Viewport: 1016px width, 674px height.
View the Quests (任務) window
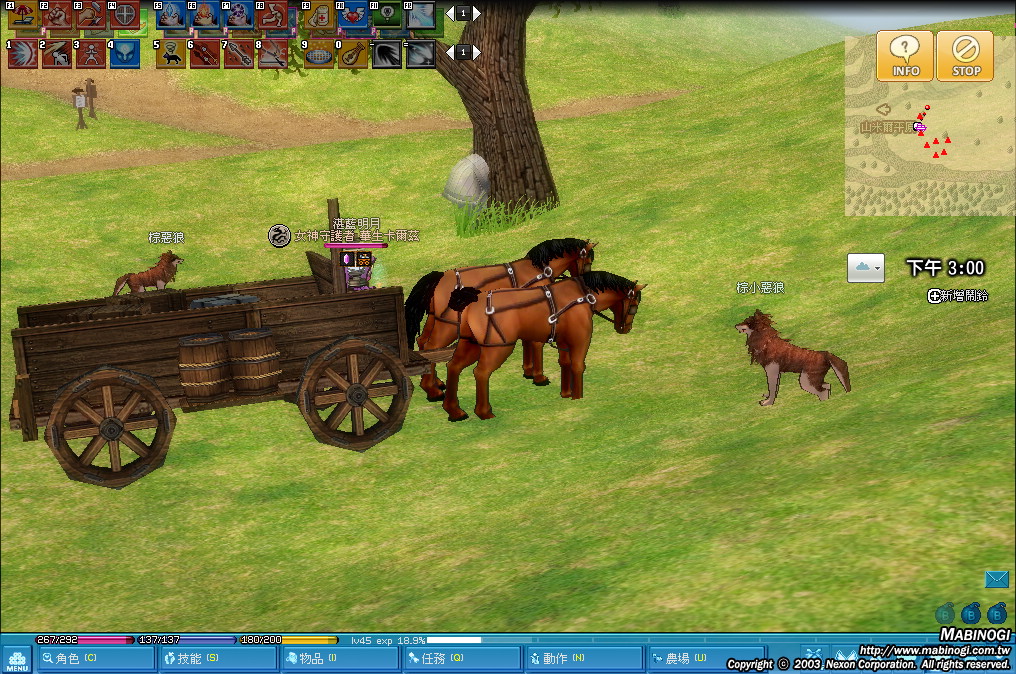(x=462, y=658)
